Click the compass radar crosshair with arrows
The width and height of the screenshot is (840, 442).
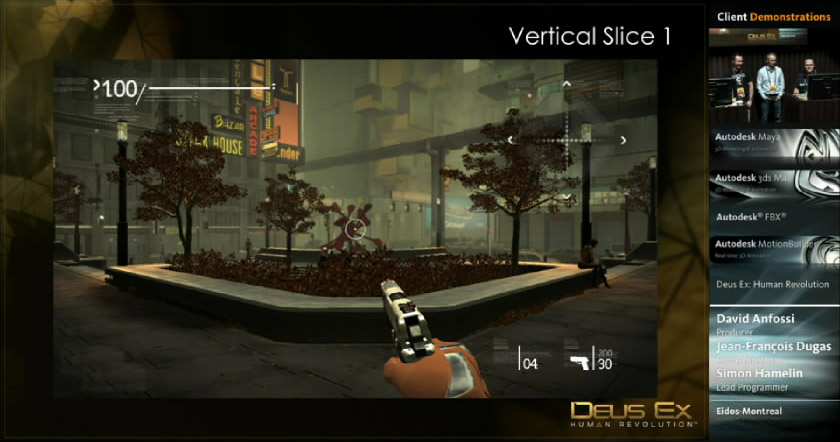[x=566, y=140]
